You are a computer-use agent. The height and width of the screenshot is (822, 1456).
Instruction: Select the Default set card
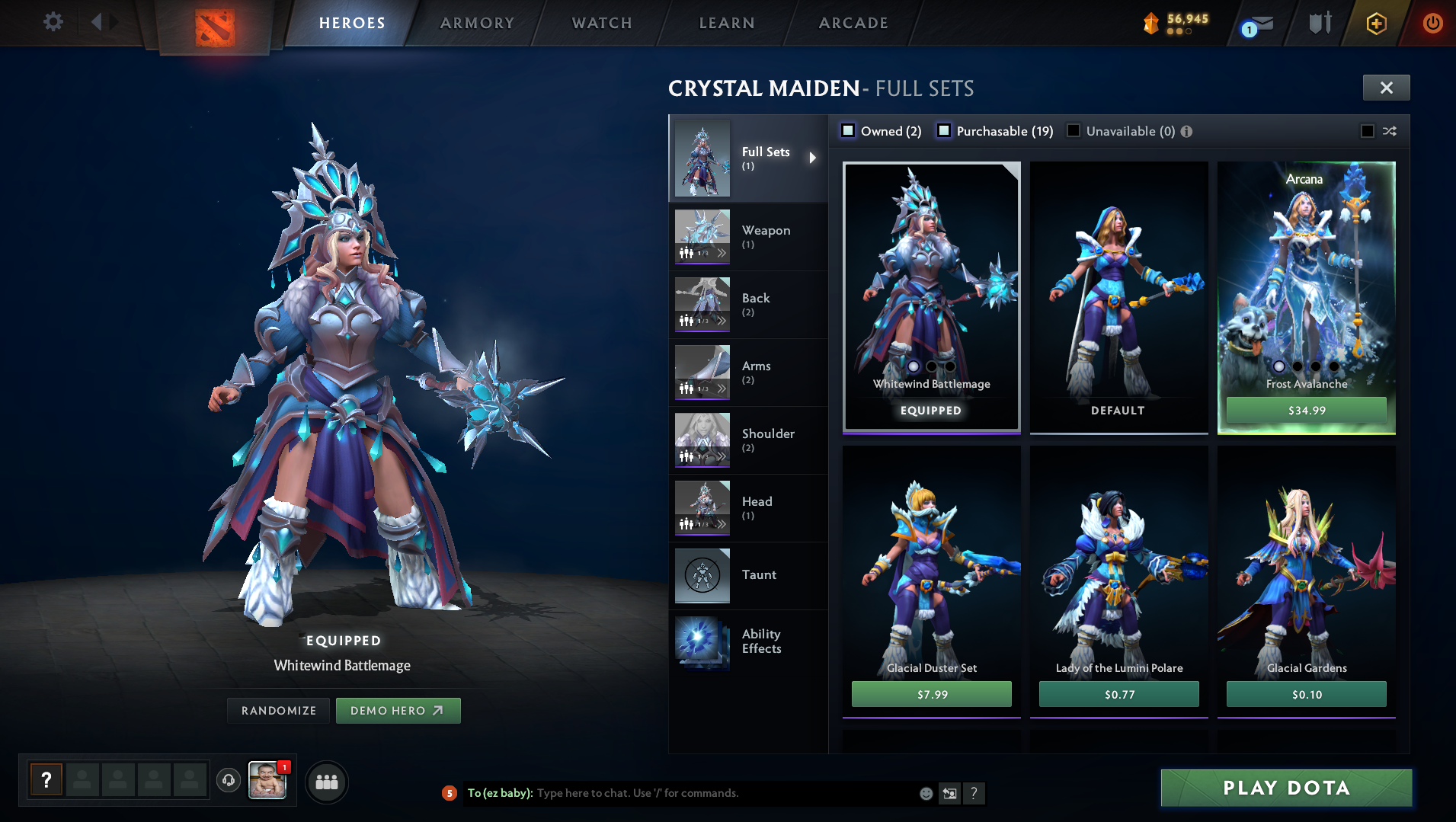(x=1118, y=297)
